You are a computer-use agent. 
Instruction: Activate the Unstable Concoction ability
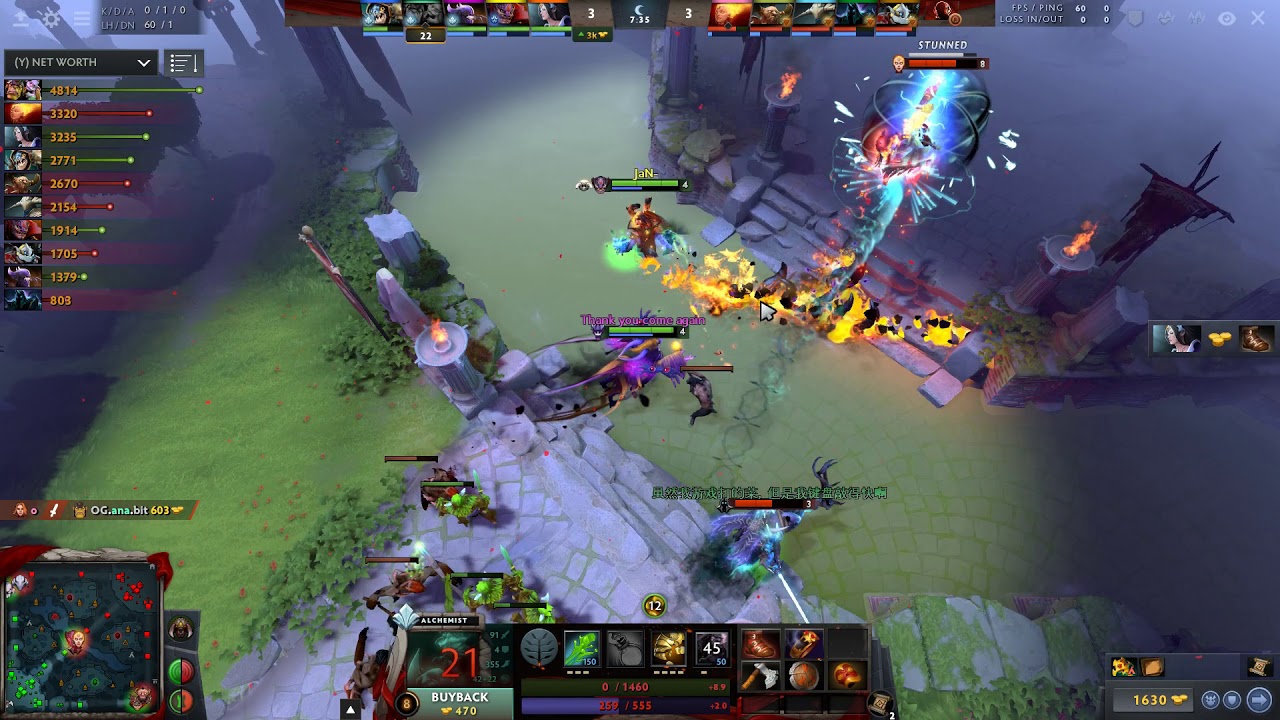[x=625, y=649]
